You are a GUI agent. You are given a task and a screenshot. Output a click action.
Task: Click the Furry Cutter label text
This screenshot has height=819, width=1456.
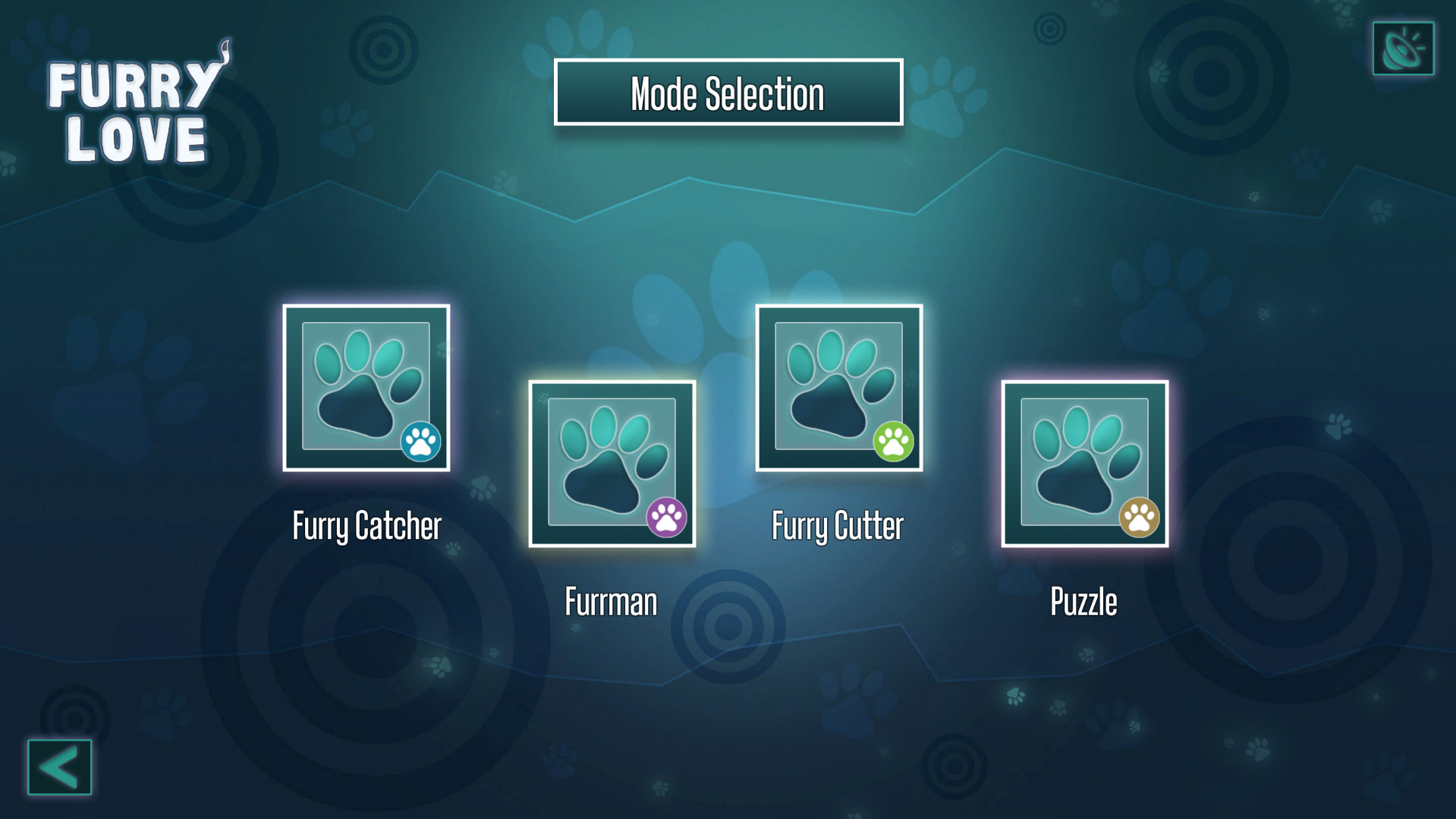click(838, 524)
